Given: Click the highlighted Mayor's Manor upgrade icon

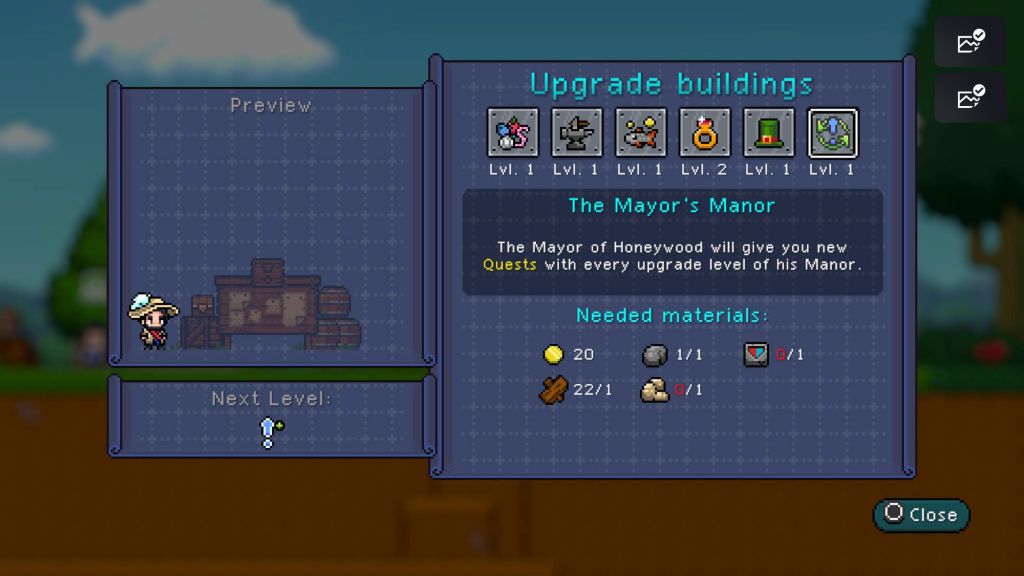Looking at the screenshot, I should point(833,133).
